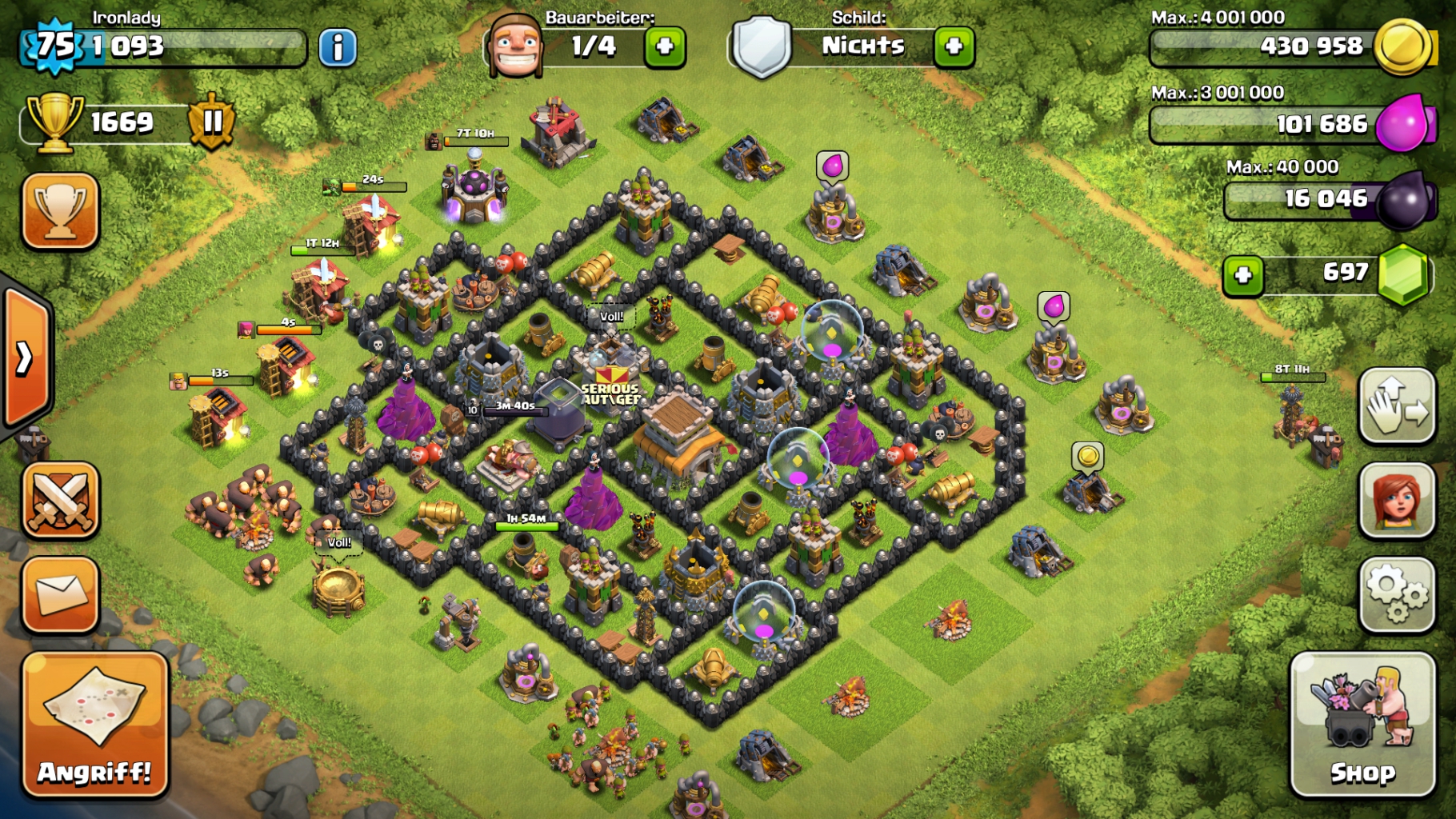Collect gold from the coin bubble

click(1088, 456)
